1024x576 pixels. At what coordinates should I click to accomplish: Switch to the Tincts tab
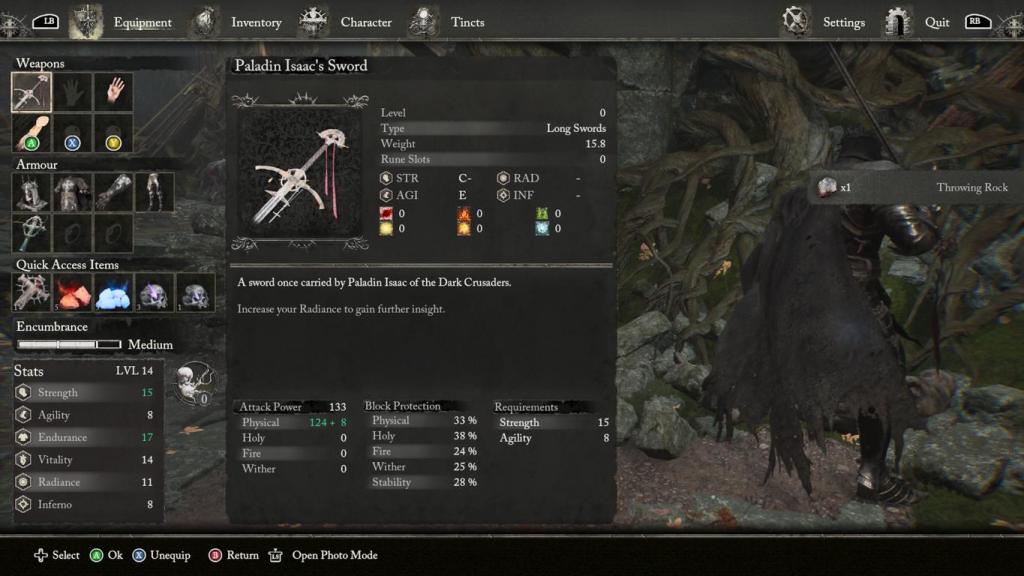(467, 22)
